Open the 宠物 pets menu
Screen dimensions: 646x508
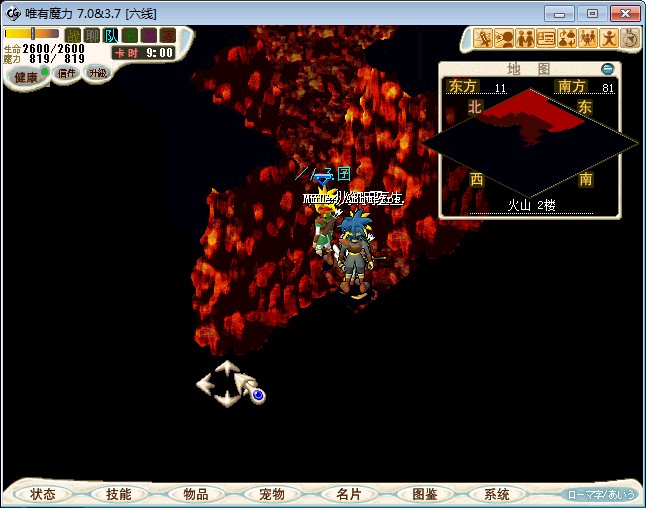[x=272, y=494]
